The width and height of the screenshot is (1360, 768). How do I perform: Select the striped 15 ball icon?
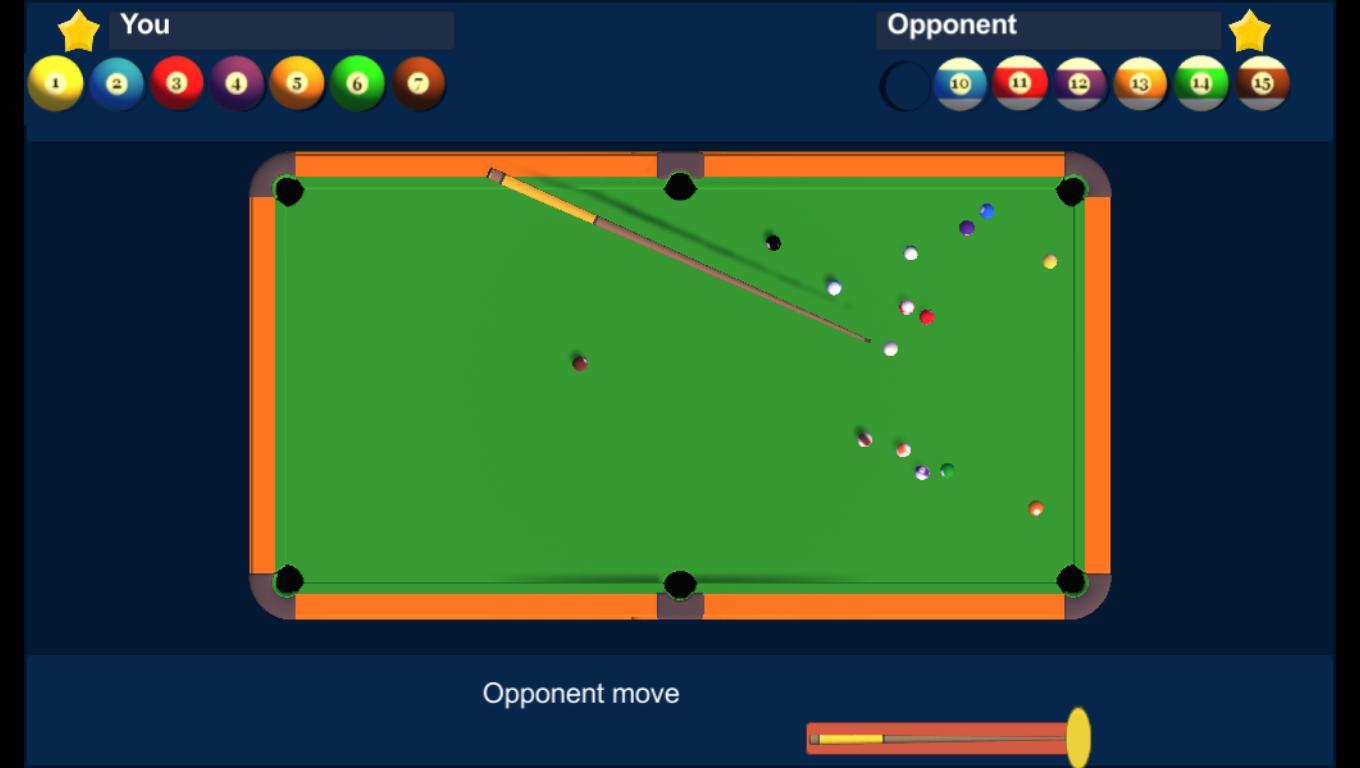(x=1263, y=84)
